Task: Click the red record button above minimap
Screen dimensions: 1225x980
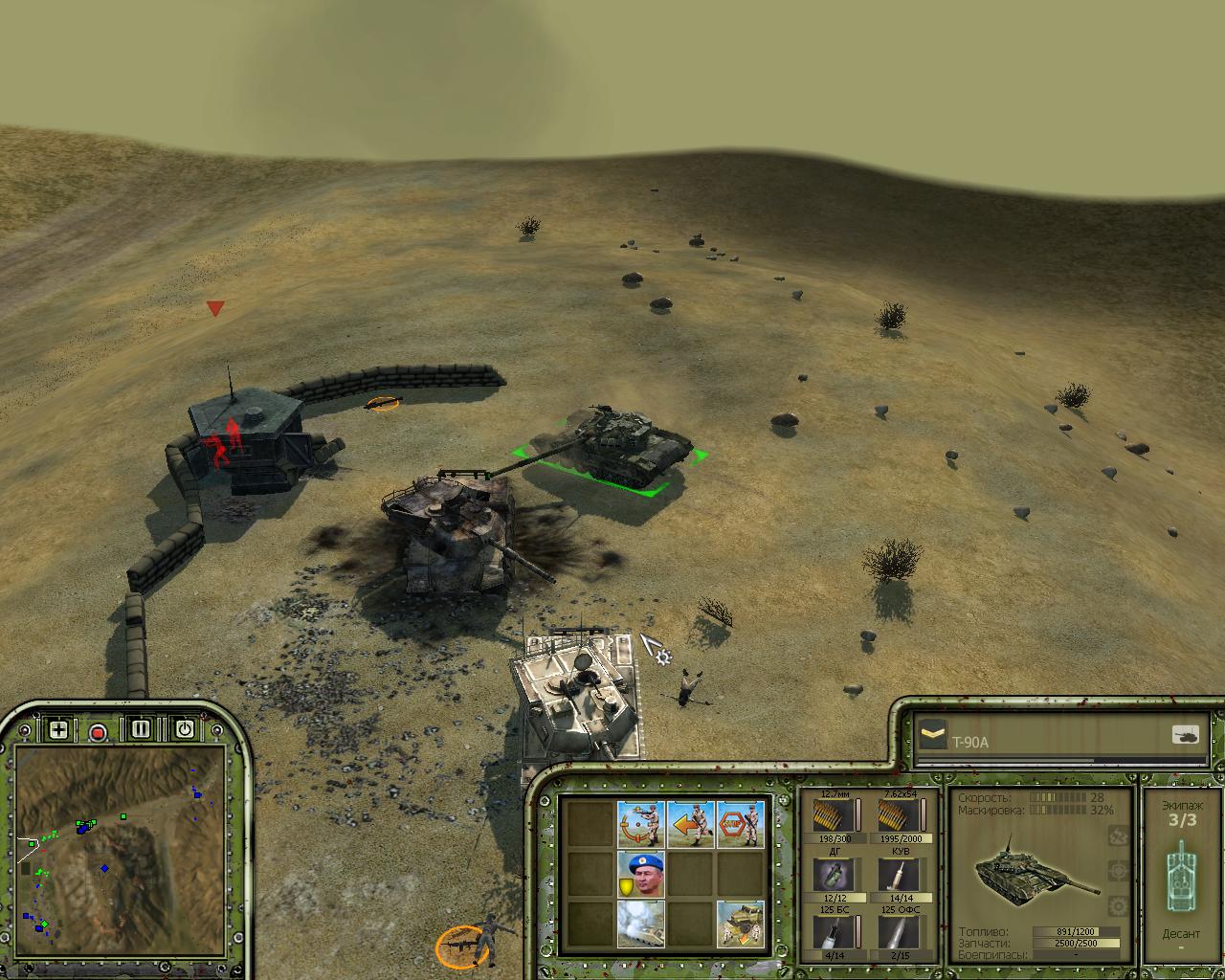Action: pyautogui.click(x=98, y=732)
